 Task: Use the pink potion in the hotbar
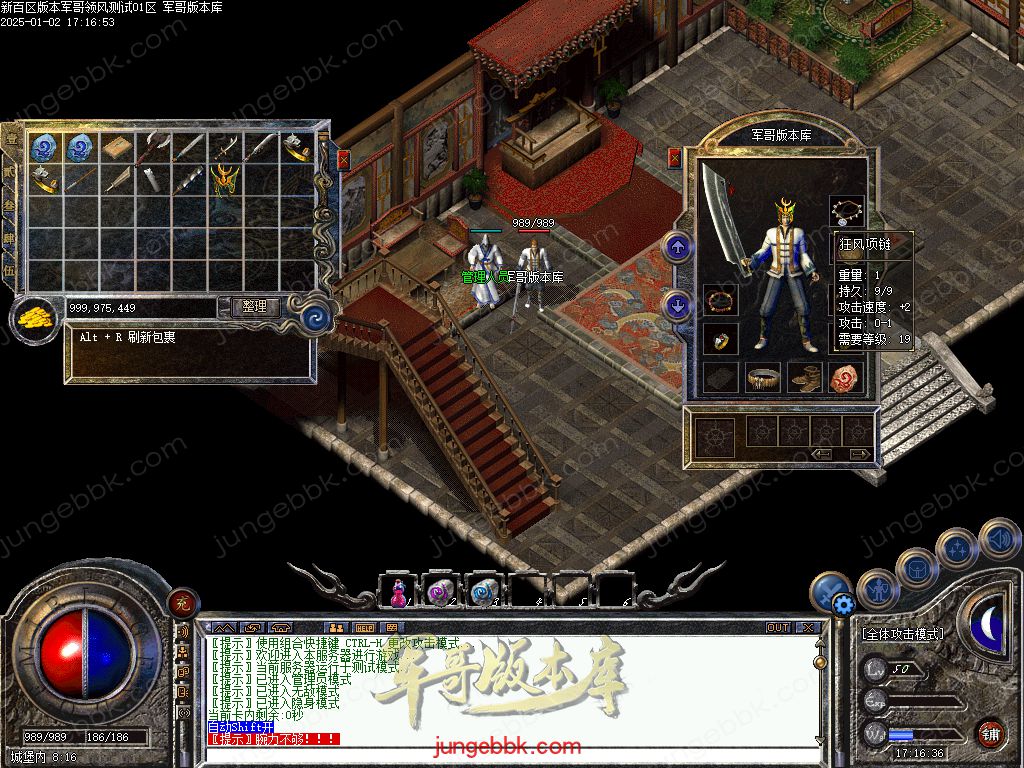pos(397,592)
